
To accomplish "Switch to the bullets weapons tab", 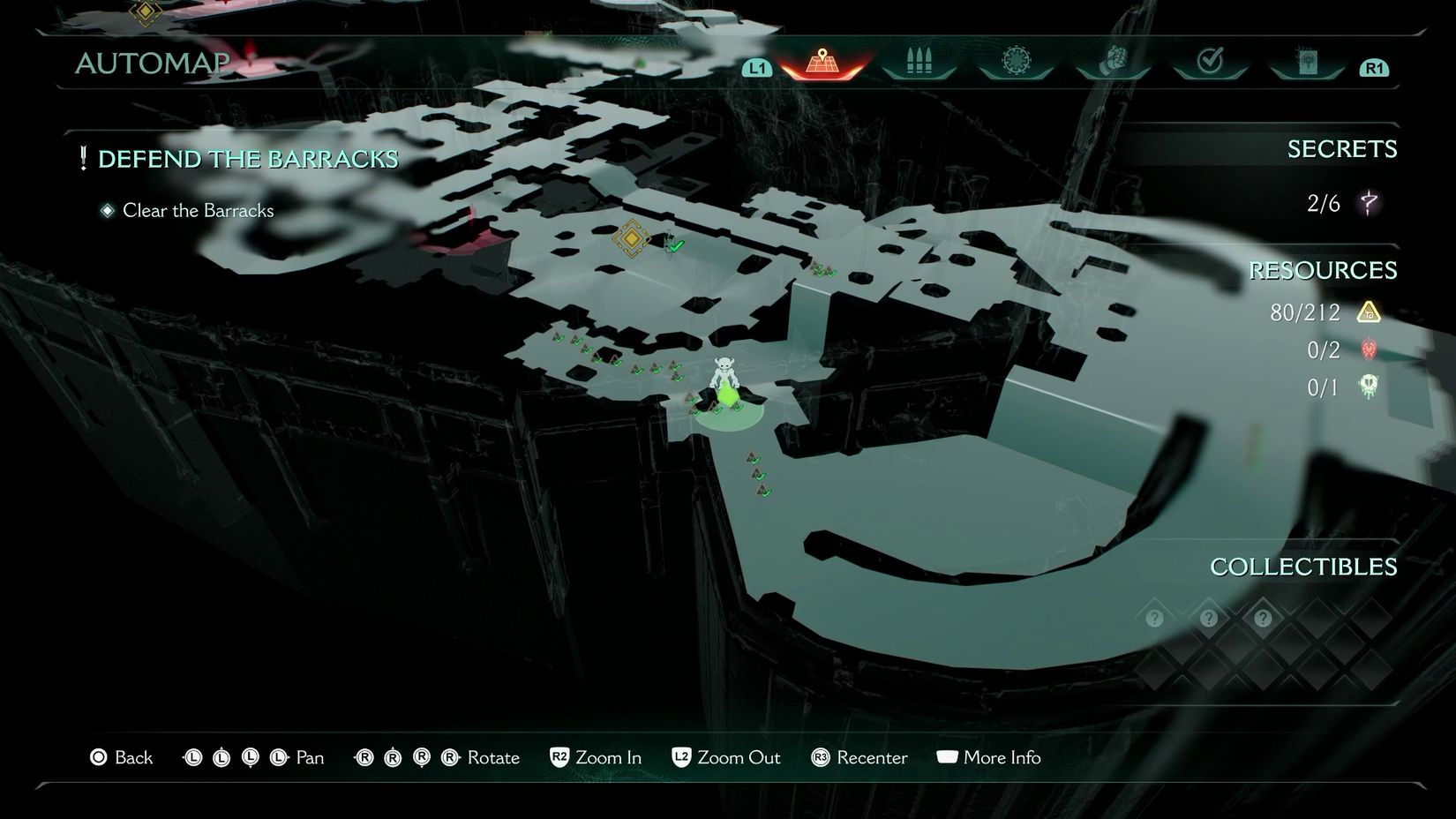I will (x=919, y=62).
